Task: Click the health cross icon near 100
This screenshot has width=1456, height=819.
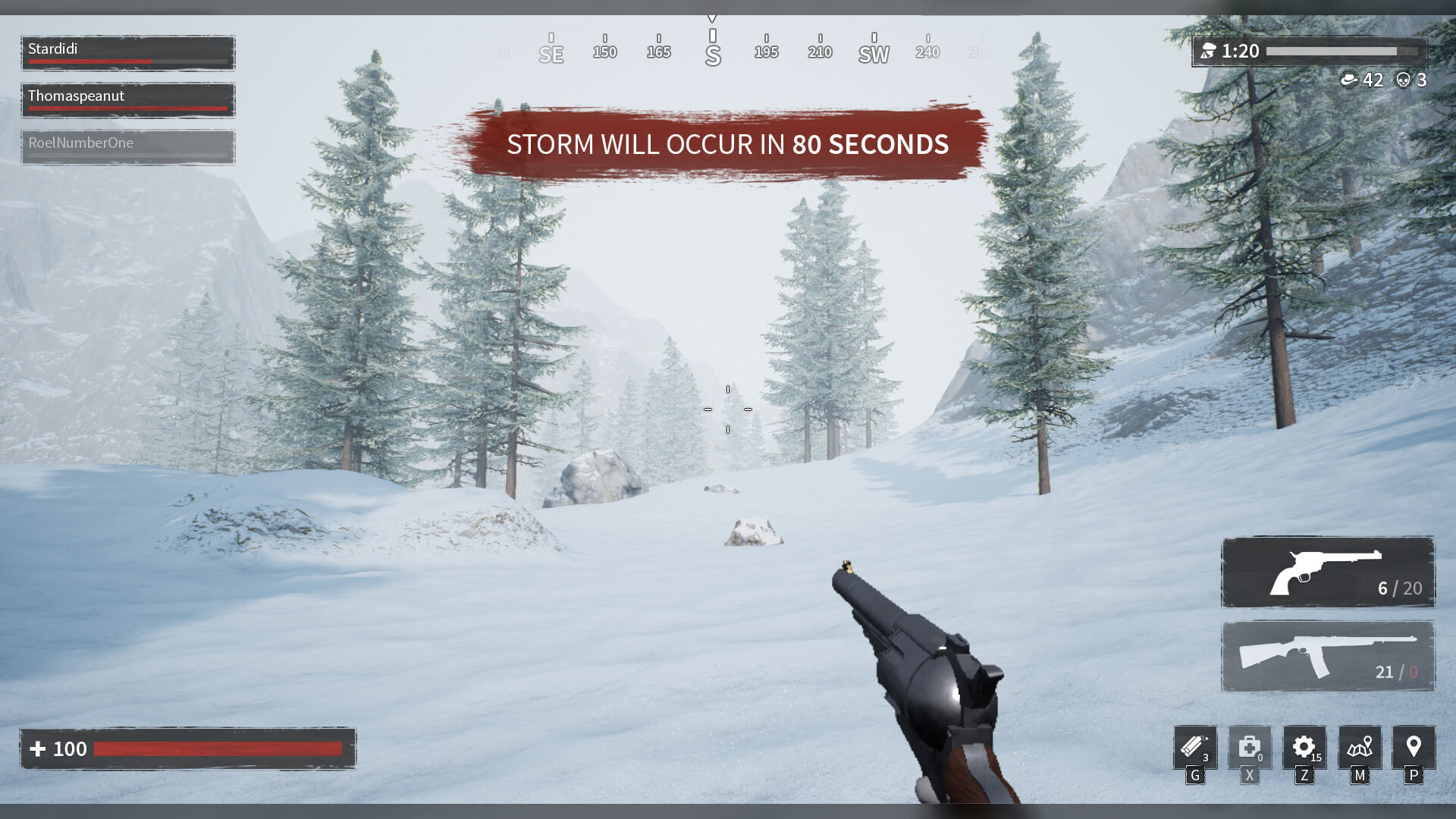Action: click(39, 748)
